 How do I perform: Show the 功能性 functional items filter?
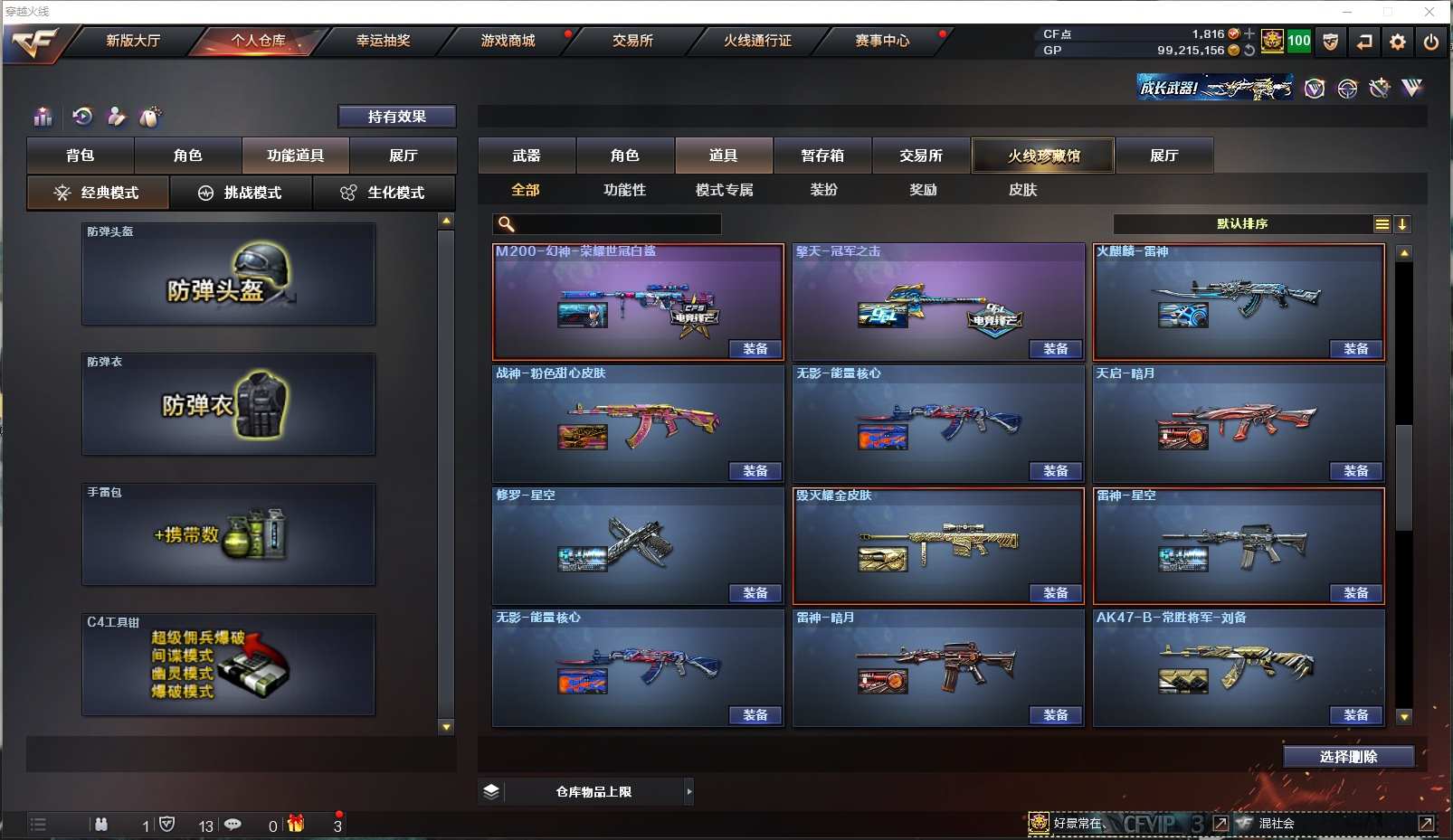[x=624, y=190]
